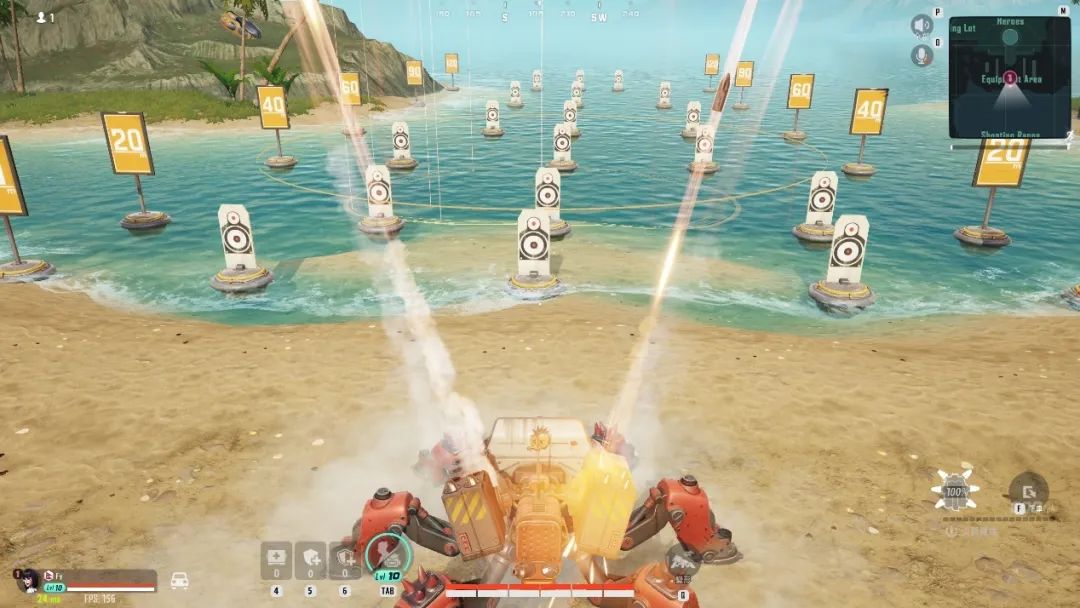The image size is (1080, 608).
Task: Click the mech status 100% diagram
Action: (x=955, y=491)
